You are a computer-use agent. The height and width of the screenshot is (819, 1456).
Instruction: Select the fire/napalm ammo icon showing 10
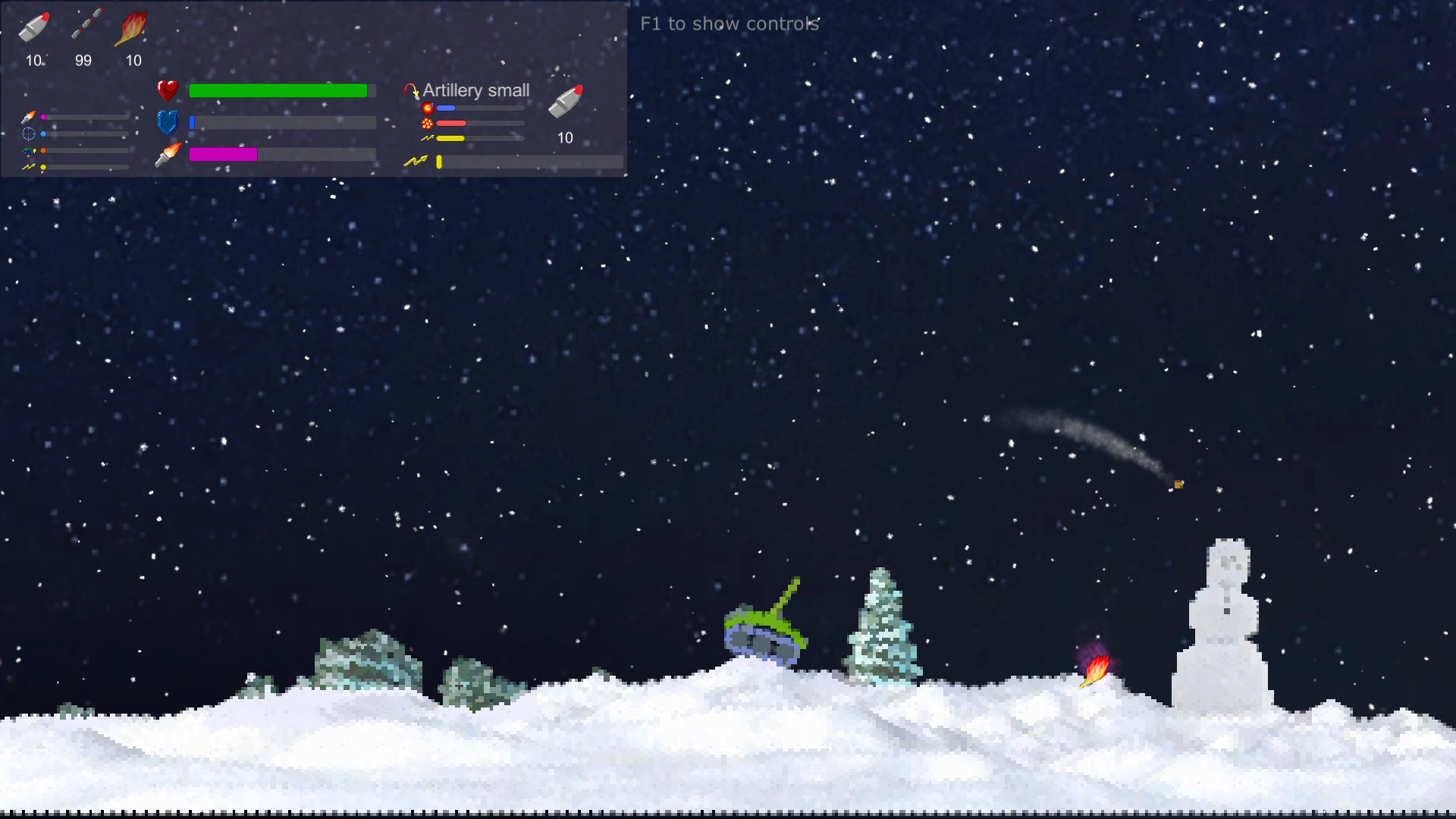pos(133,27)
